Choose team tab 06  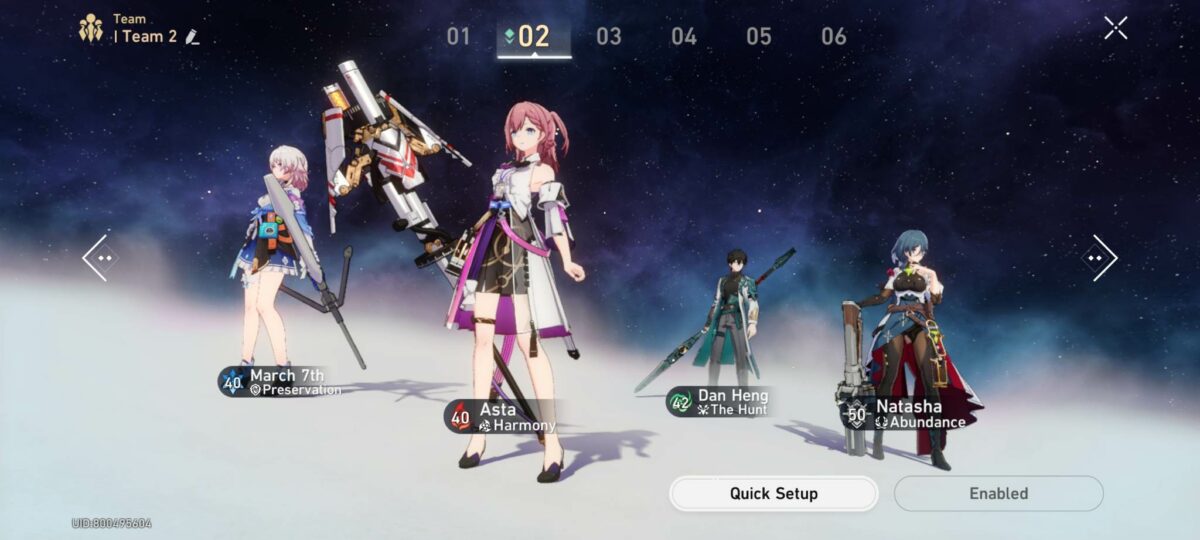tap(834, 37)
